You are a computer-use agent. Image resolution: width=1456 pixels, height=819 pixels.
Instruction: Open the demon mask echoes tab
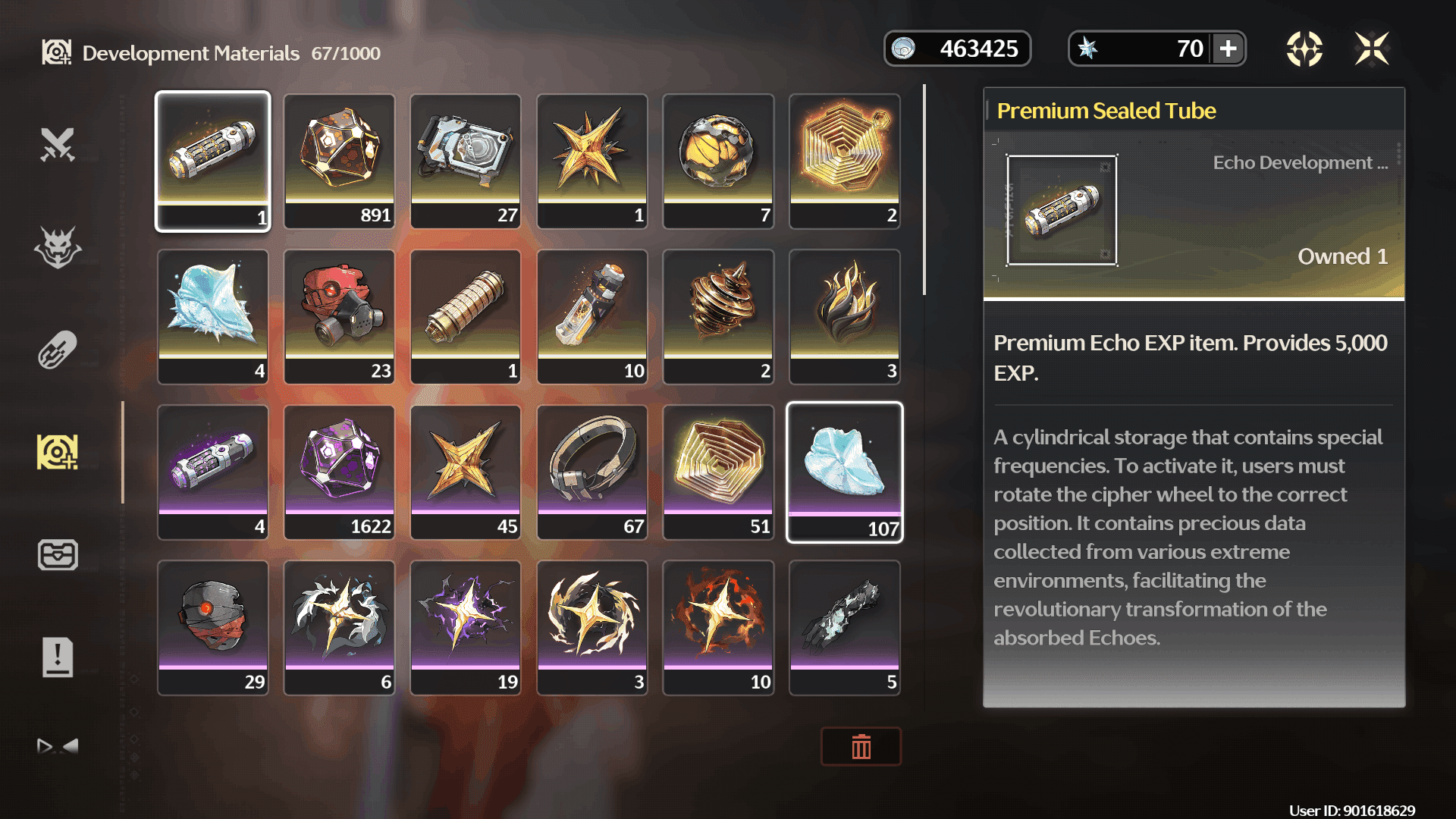58,247
